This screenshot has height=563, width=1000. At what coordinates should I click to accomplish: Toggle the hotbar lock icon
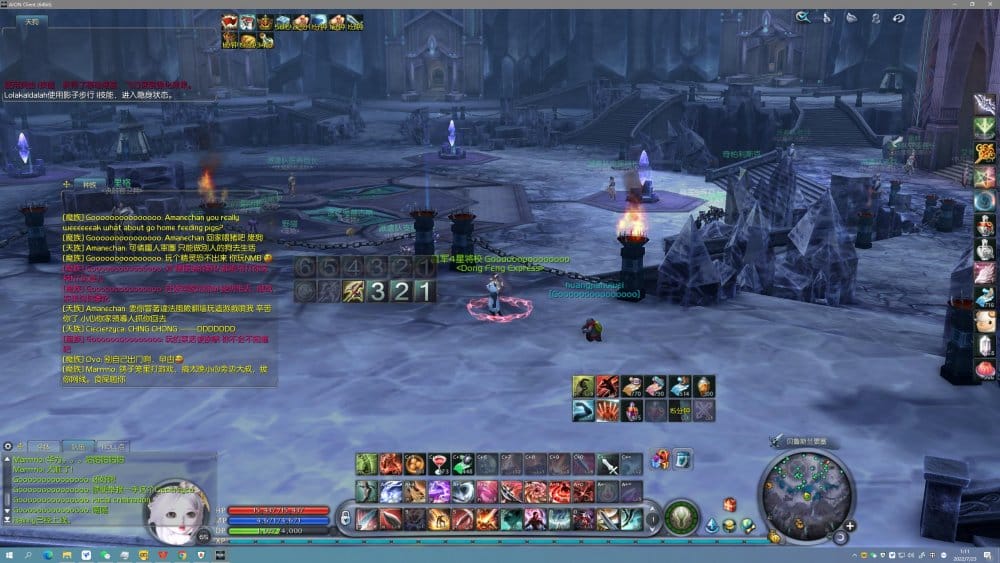pyautogui.click(x=345, y=517)
